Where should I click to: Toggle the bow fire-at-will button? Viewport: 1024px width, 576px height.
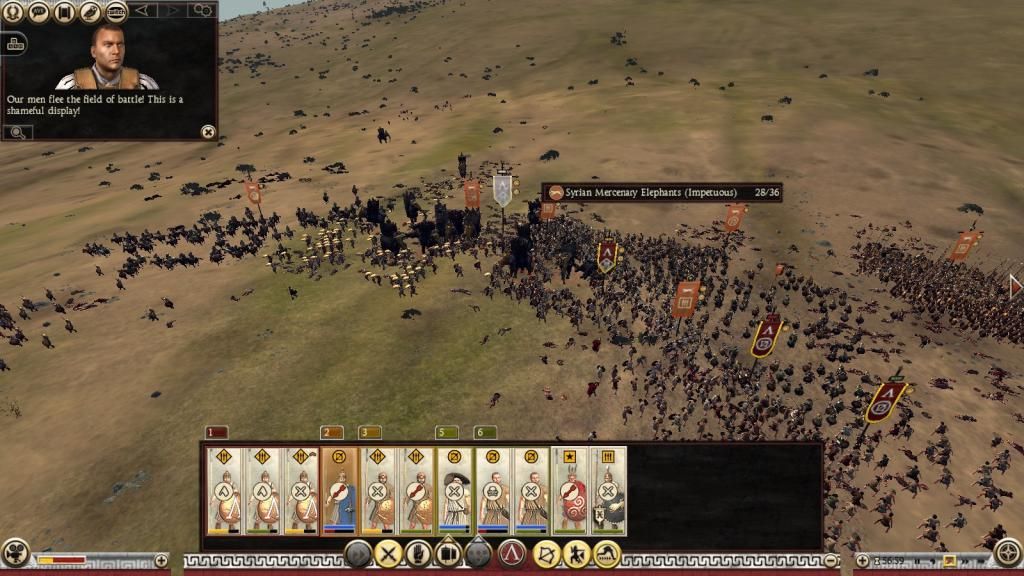(x=546, y=553)
